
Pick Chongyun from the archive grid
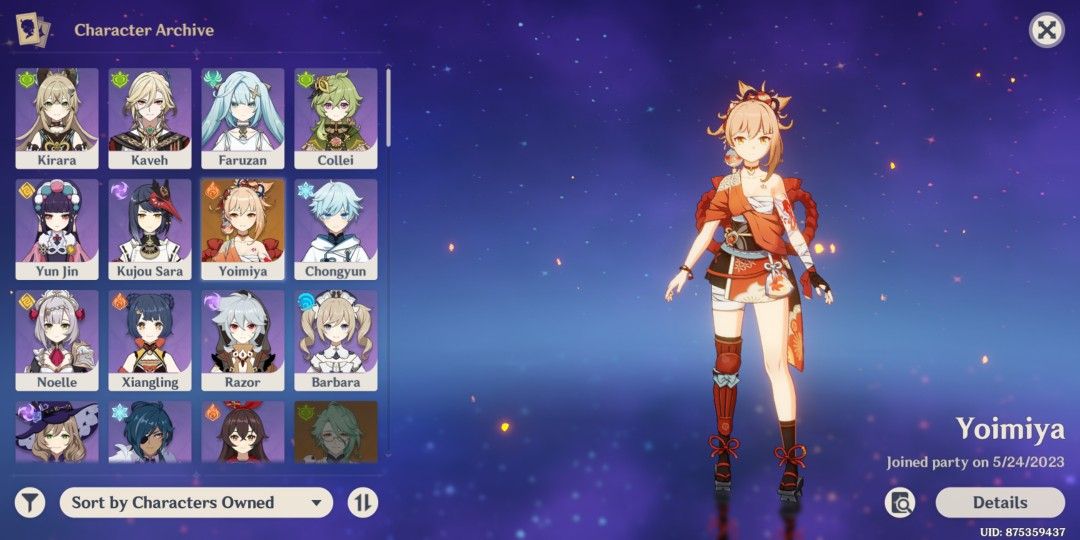click(335, 229)
